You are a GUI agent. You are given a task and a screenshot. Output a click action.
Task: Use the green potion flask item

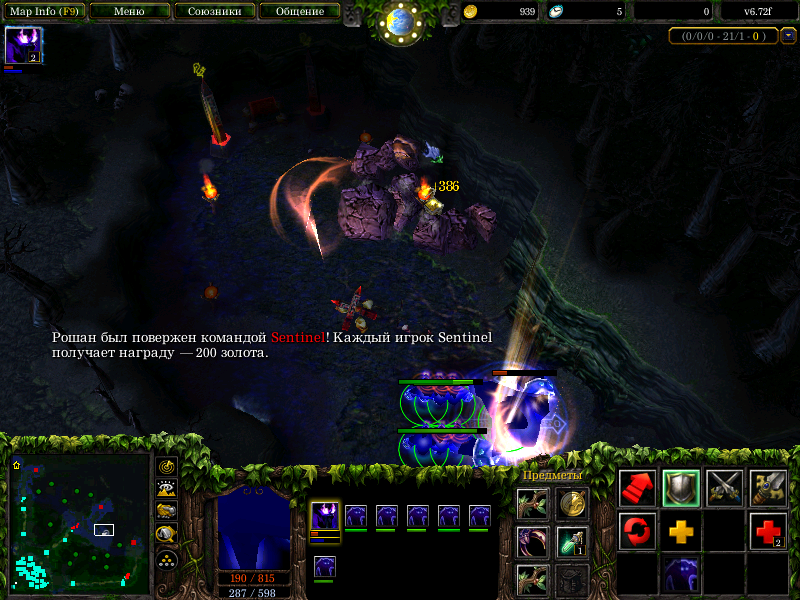(572, 542)
